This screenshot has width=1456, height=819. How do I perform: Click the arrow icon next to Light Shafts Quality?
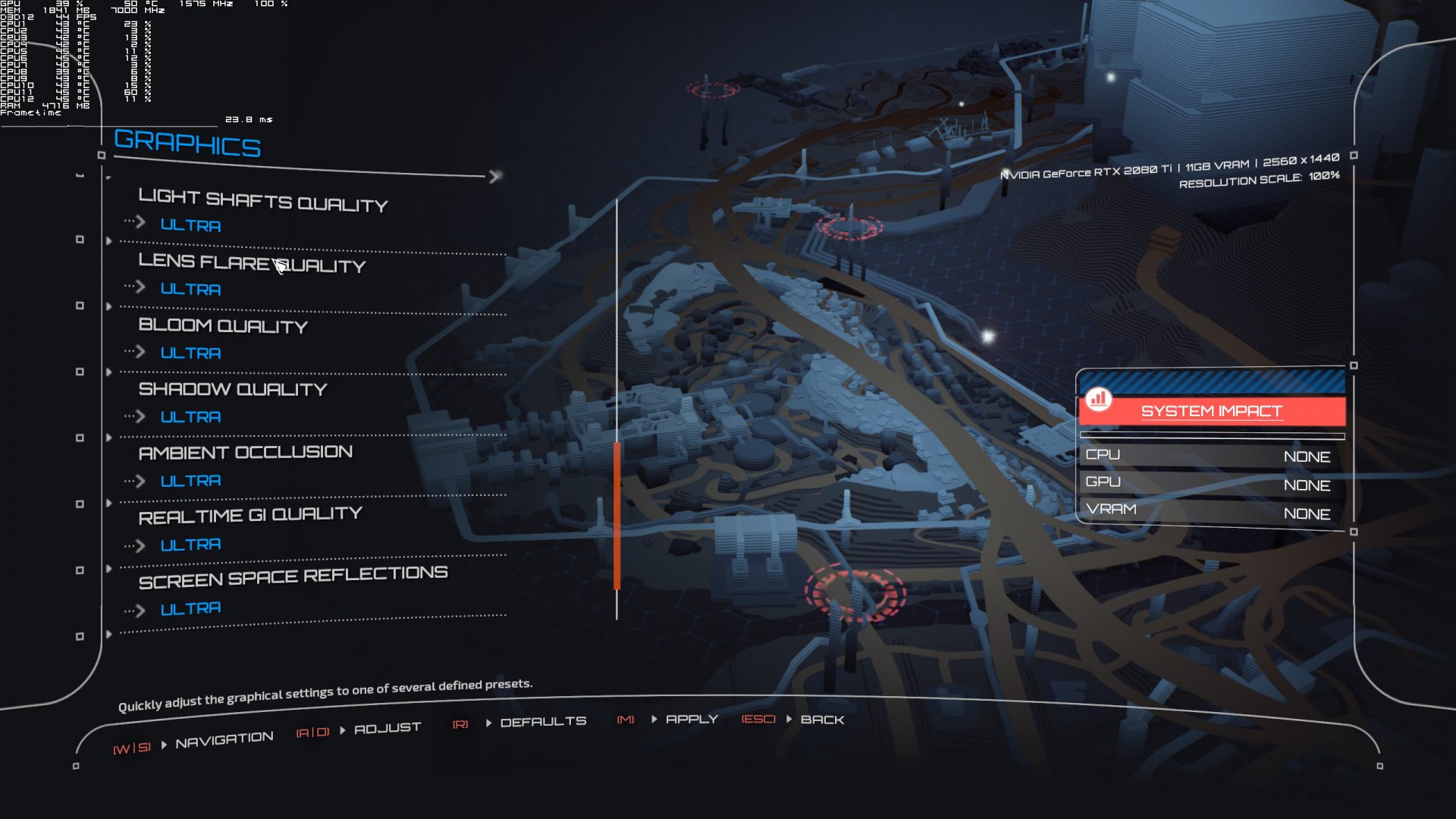[x=141, y=223]
